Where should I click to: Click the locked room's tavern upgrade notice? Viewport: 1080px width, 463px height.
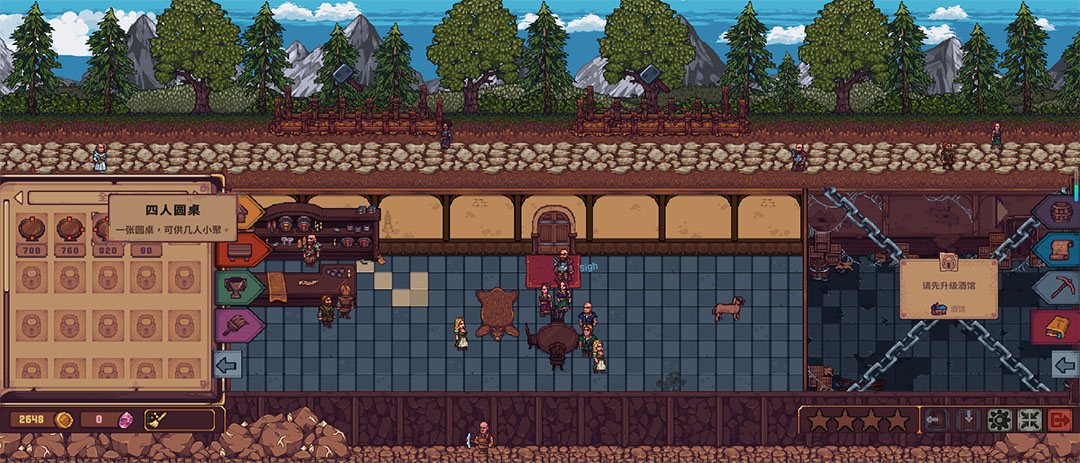pos(947,288)
